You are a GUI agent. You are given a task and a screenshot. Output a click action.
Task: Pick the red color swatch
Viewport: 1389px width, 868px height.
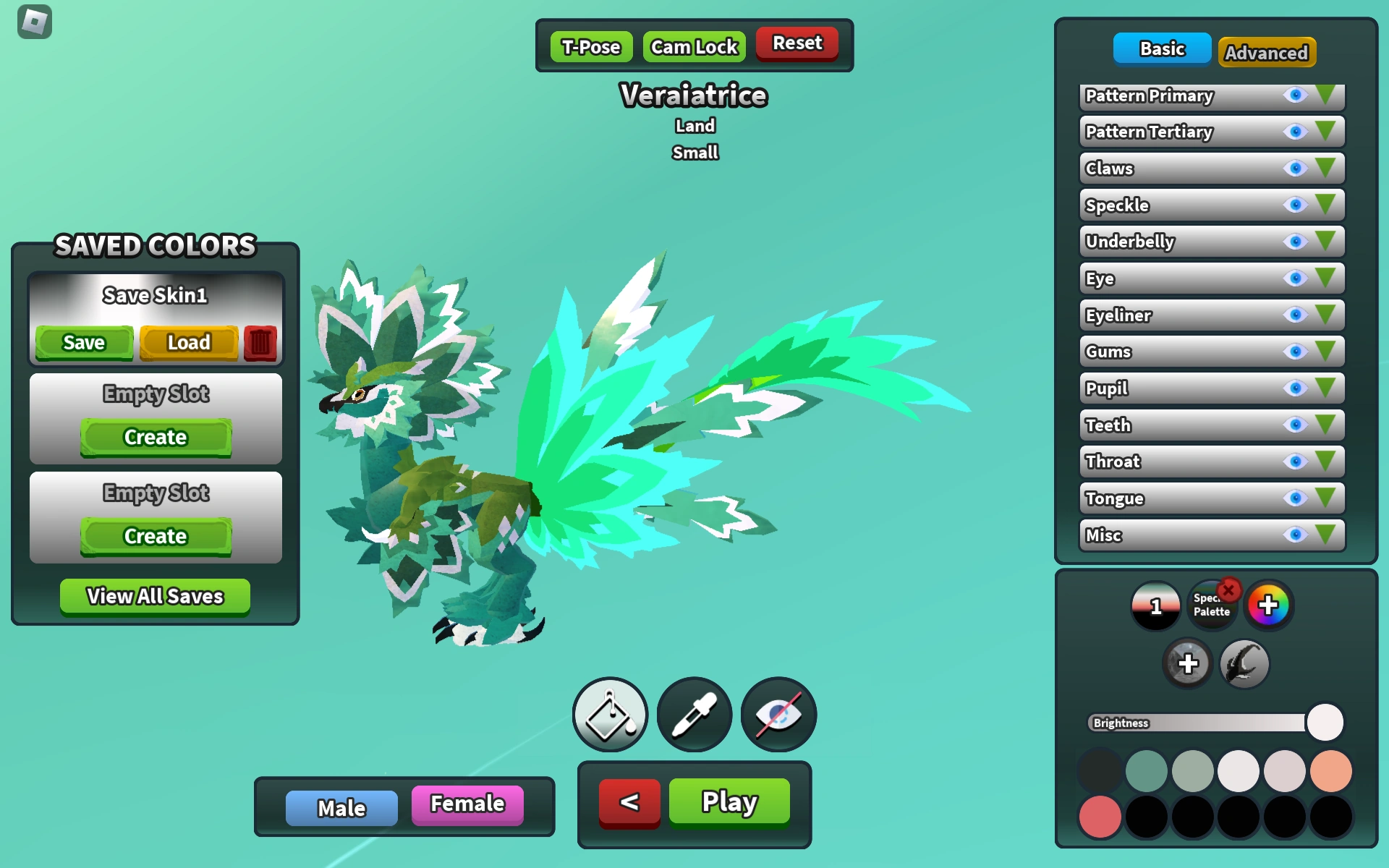pos(1100,816)
